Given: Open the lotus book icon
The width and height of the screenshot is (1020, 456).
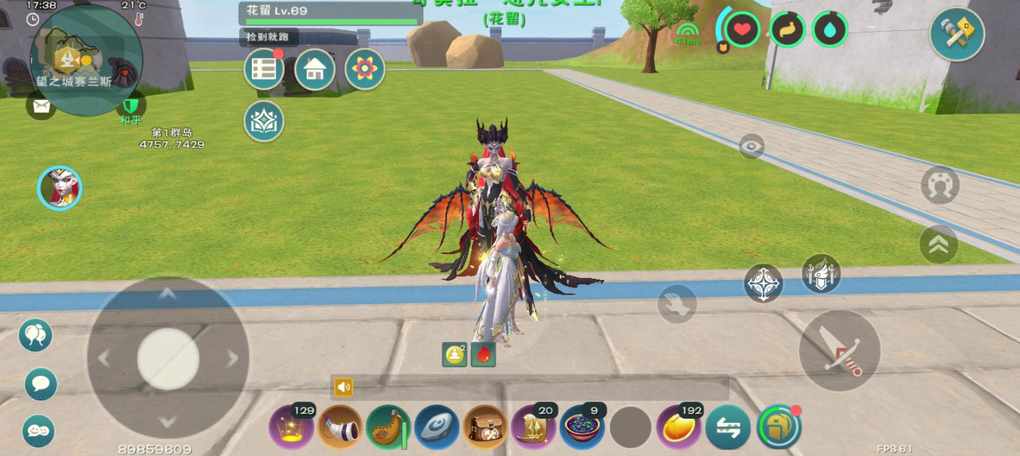Looking at the screenshot, I should point(264,121).
